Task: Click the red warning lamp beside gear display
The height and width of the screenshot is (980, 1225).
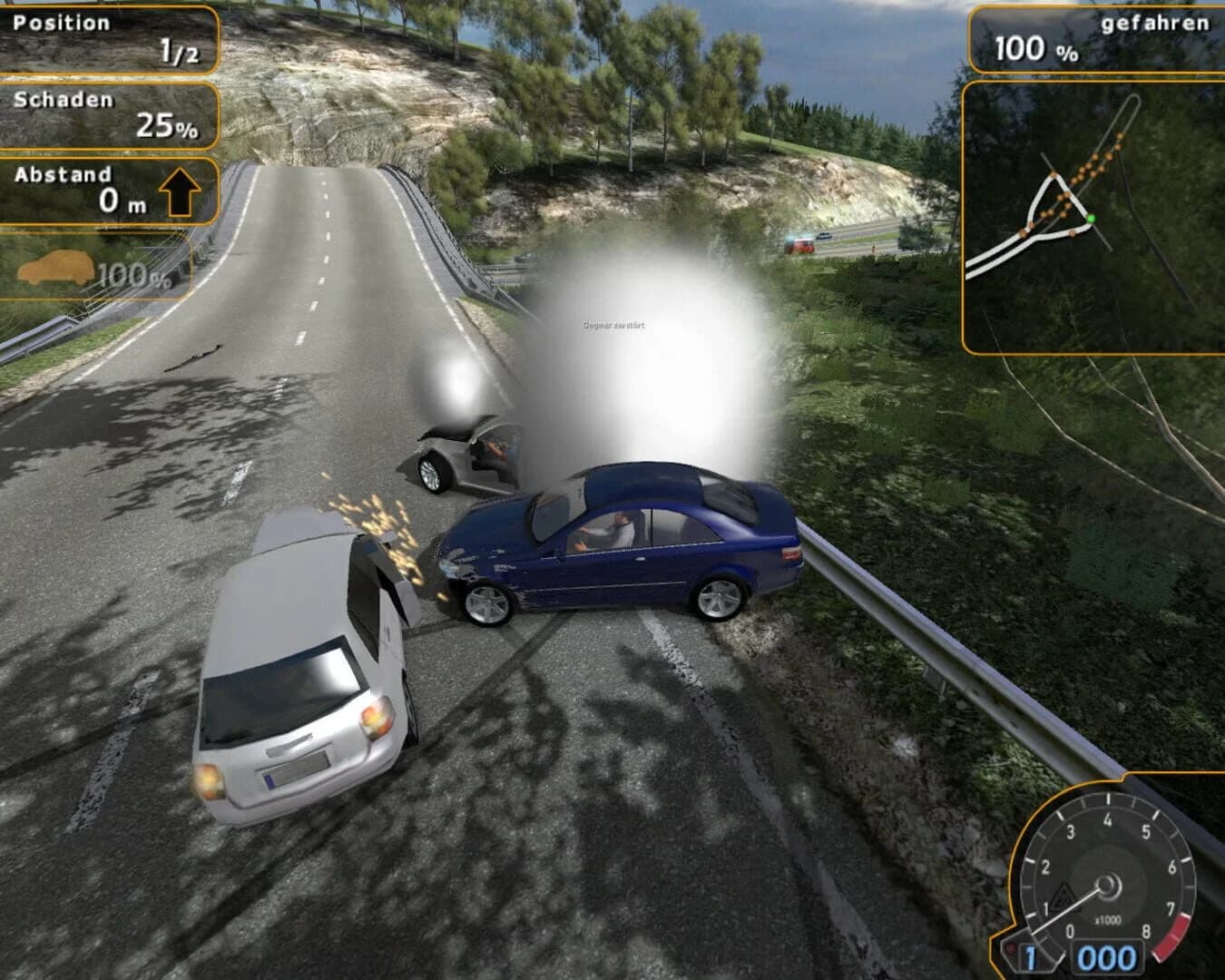Action: 1011,946
